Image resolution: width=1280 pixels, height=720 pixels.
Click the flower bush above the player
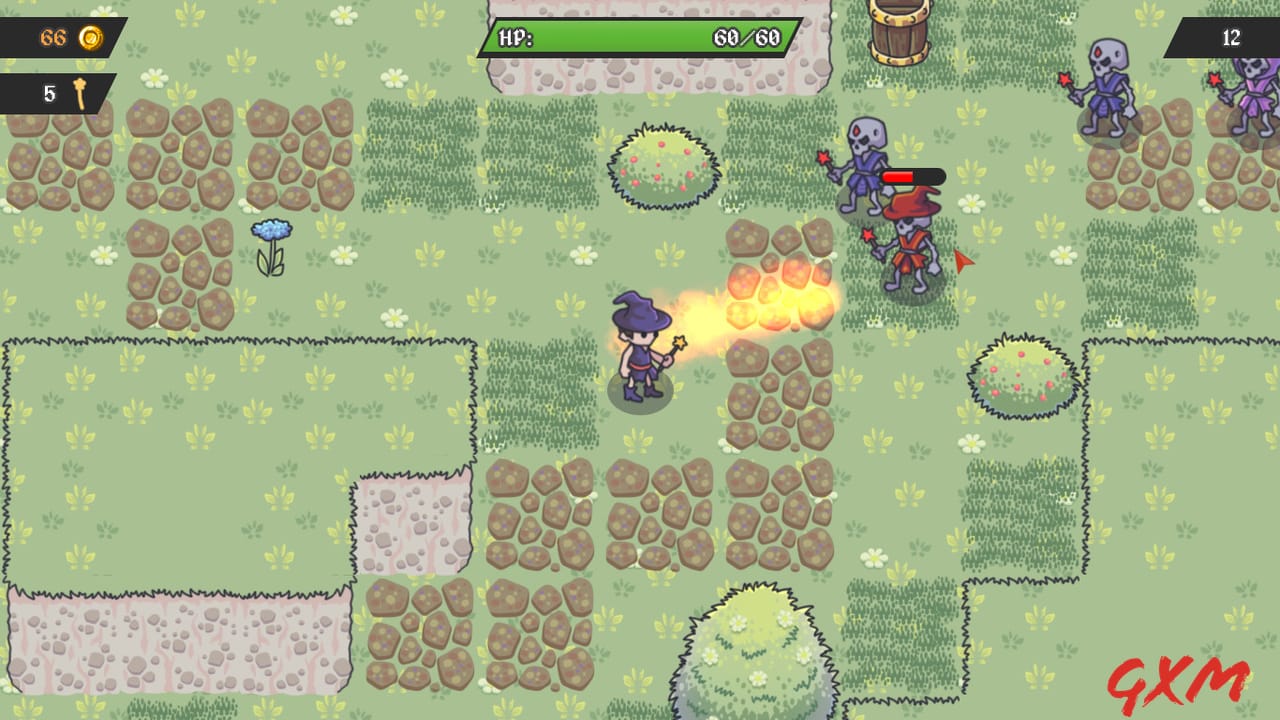pyautogui.click(x=662, y=165)
